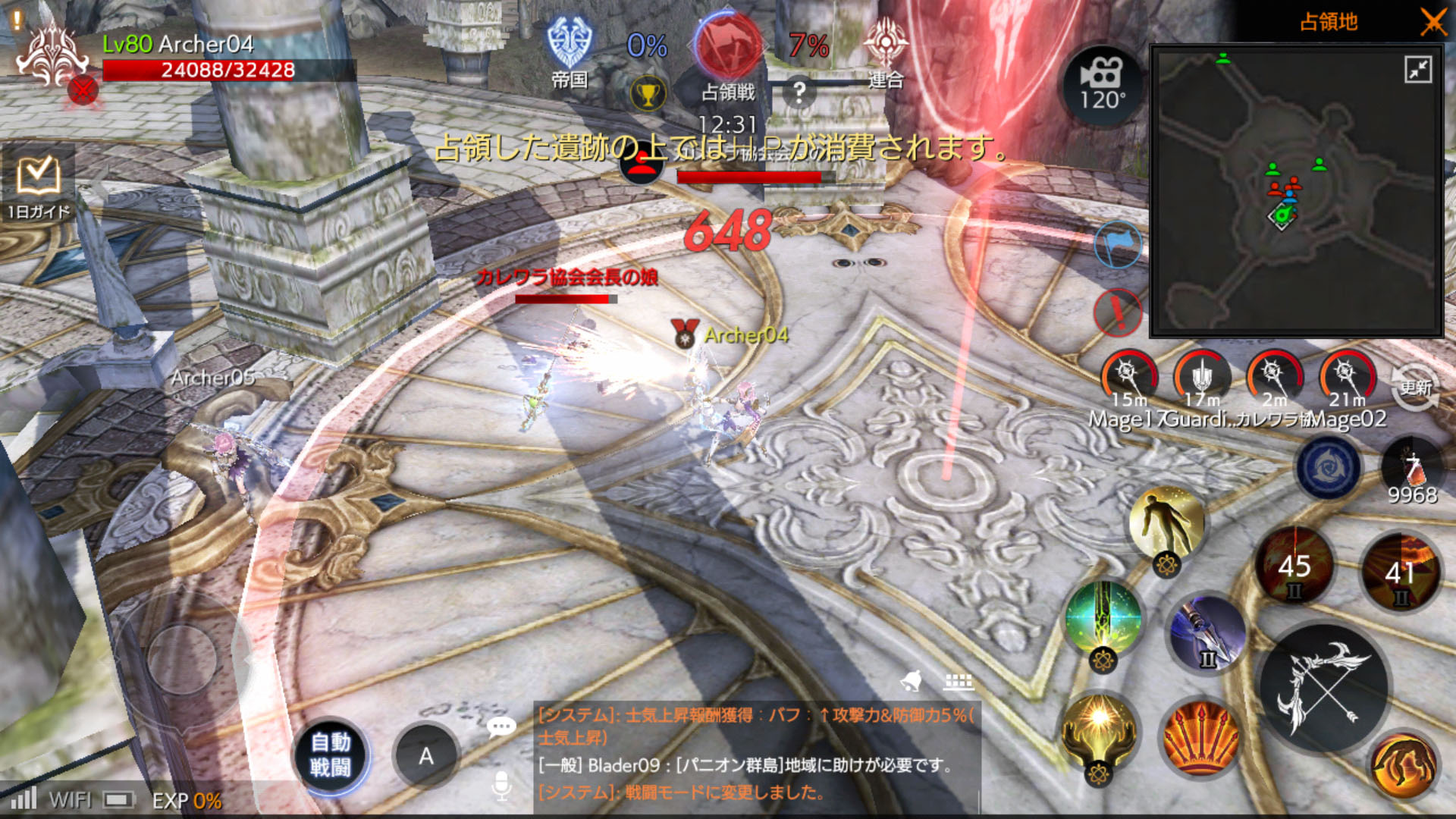Select the A mode round button
The height and width of the screenshot is (819, 1456).
[426, 755]
